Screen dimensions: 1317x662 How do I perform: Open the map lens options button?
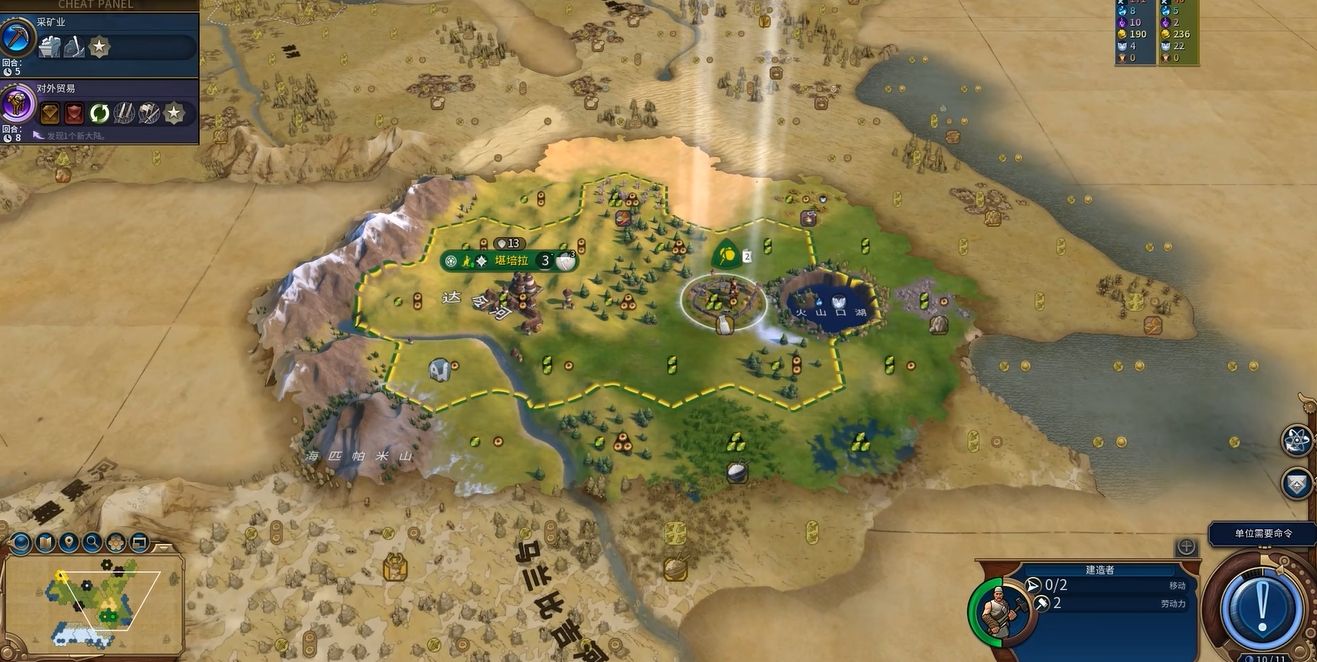point(44,543)
